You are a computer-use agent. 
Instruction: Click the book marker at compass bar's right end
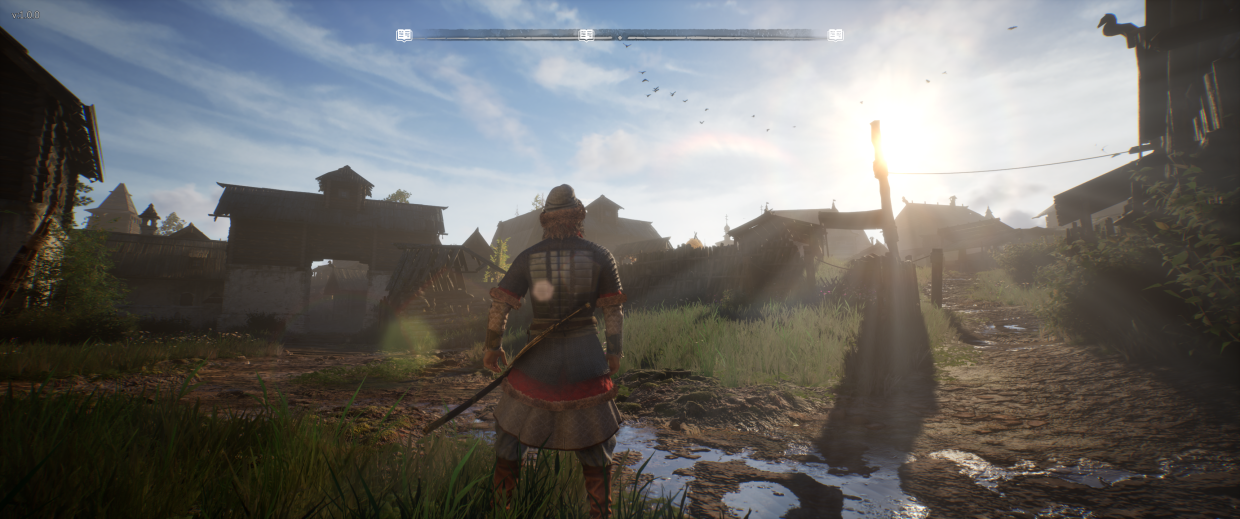835,35
